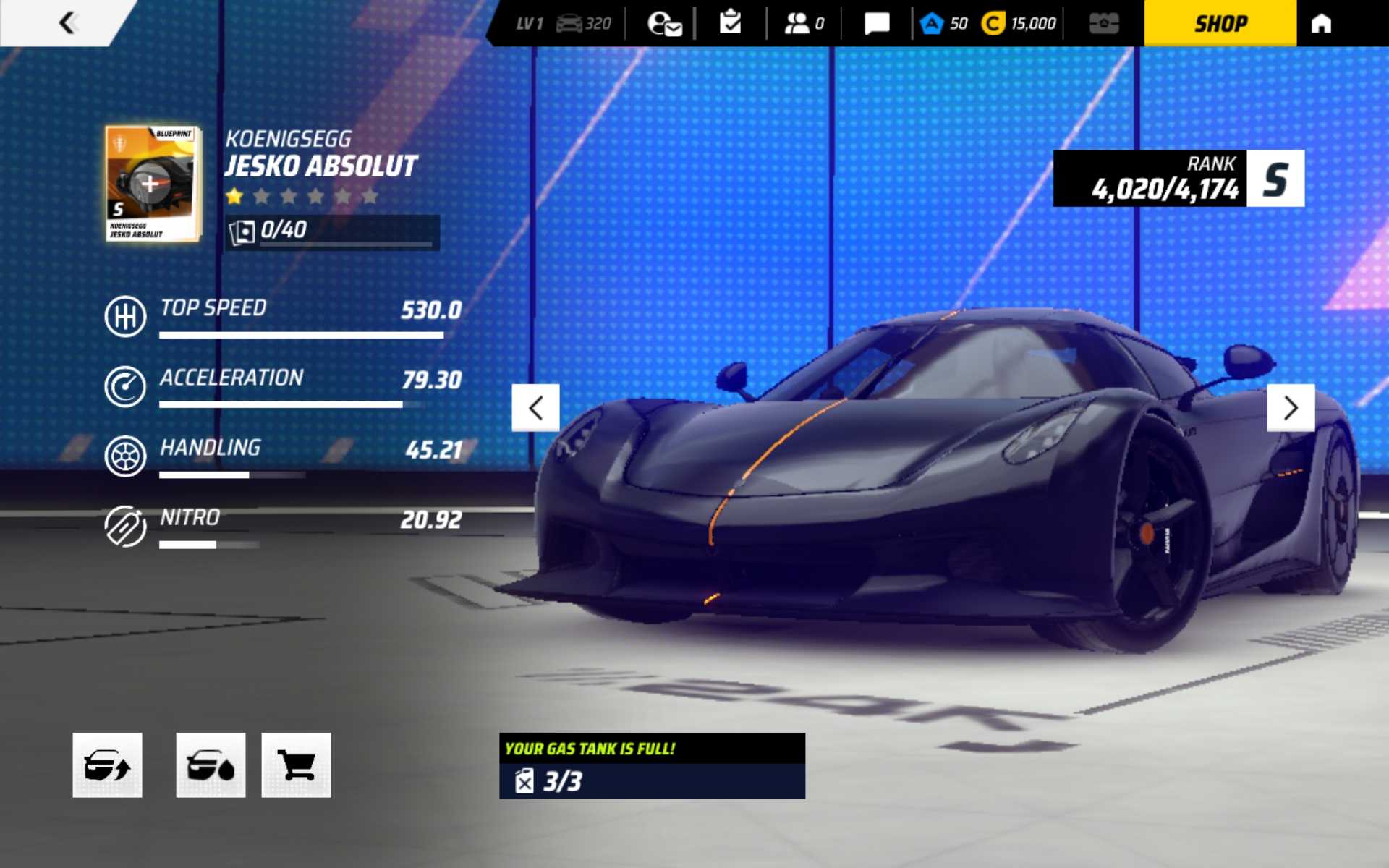View the garage level car count
Image resolution: width=1389 pixels, height=868 pixels.
[583, 23]
